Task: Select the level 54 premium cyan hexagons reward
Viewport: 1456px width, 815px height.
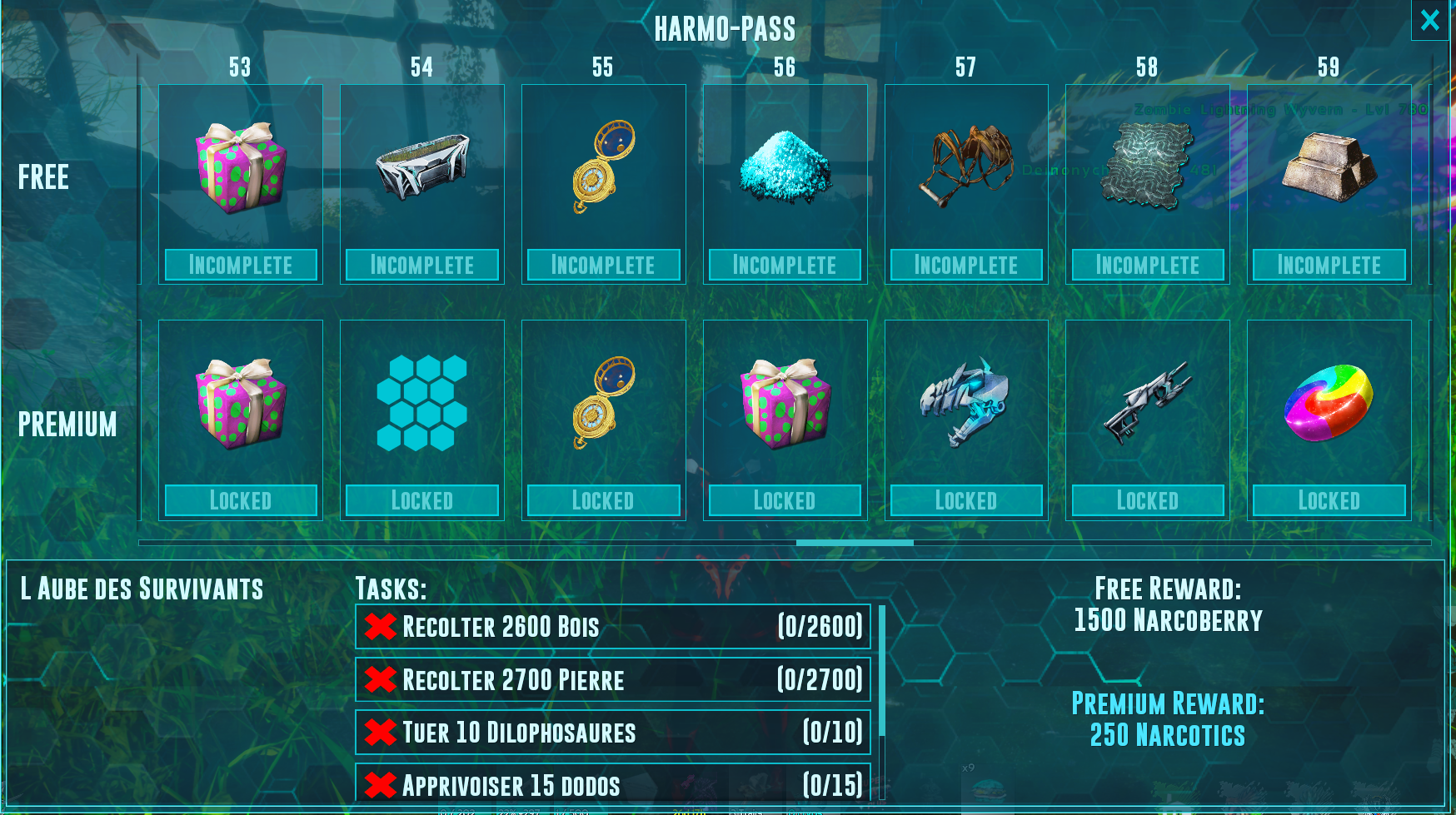Action: pos(422,404)
